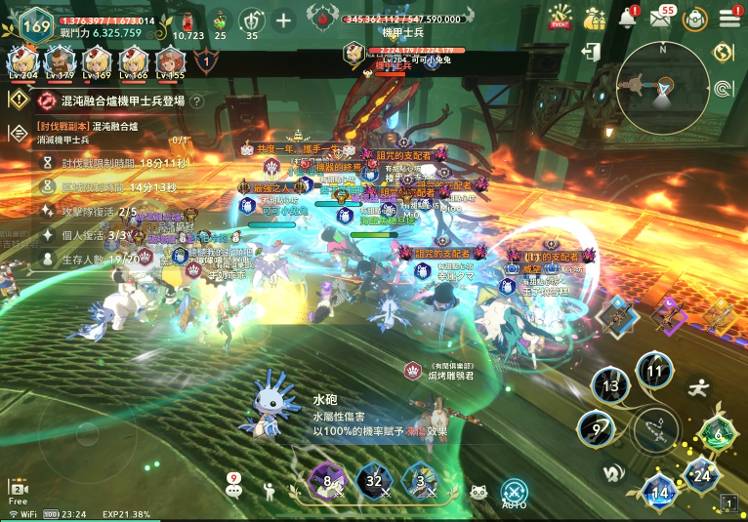
Task: Trigger the skill on 11 cooldown
Action: [x=655, y=371]
